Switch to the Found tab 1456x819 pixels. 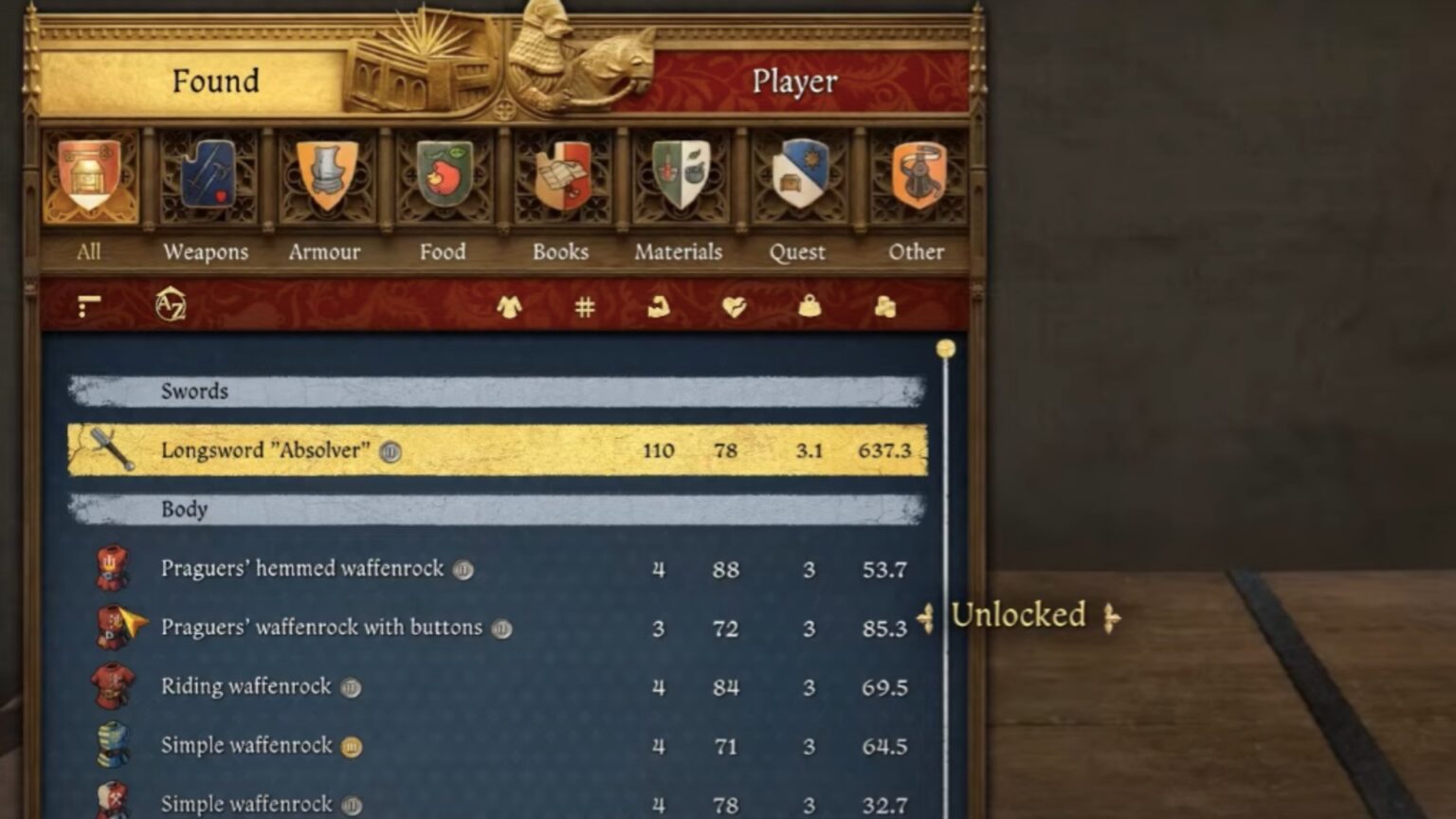[x=216, y=82]
